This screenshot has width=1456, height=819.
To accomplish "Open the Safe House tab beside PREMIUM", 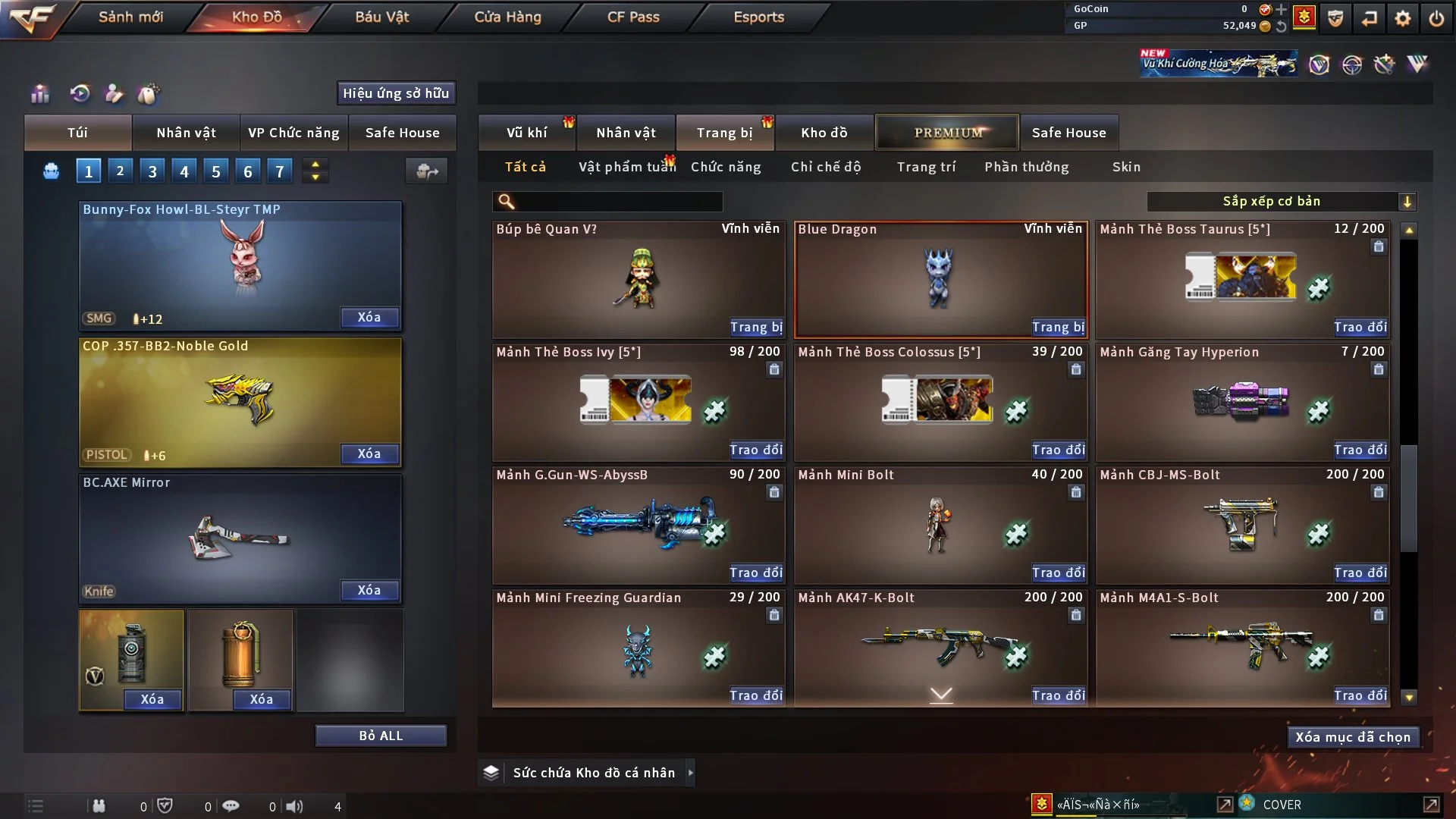I will pos(1068,133).
